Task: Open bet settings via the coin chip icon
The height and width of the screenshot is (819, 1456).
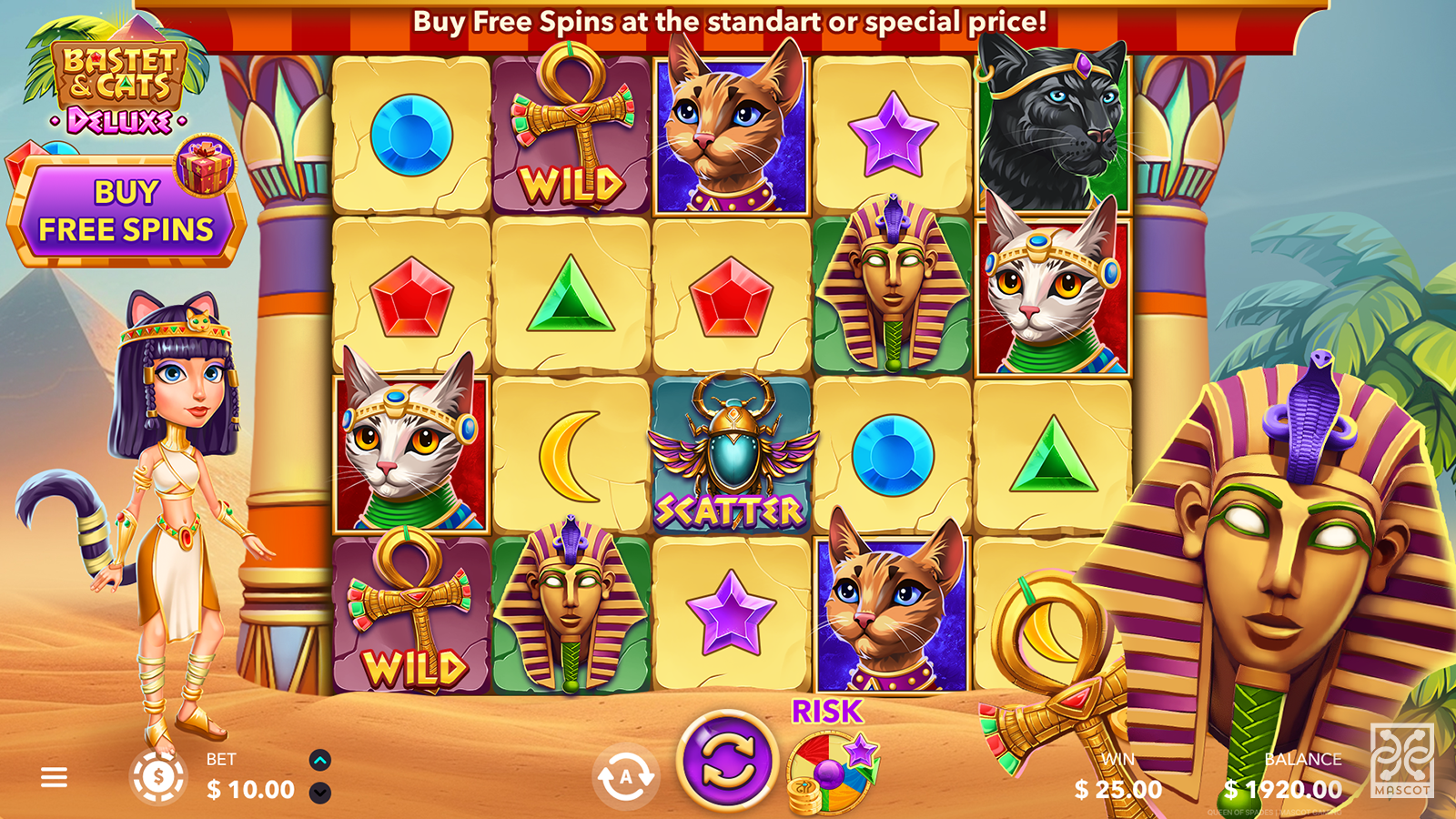Action: tap(158, 777)
